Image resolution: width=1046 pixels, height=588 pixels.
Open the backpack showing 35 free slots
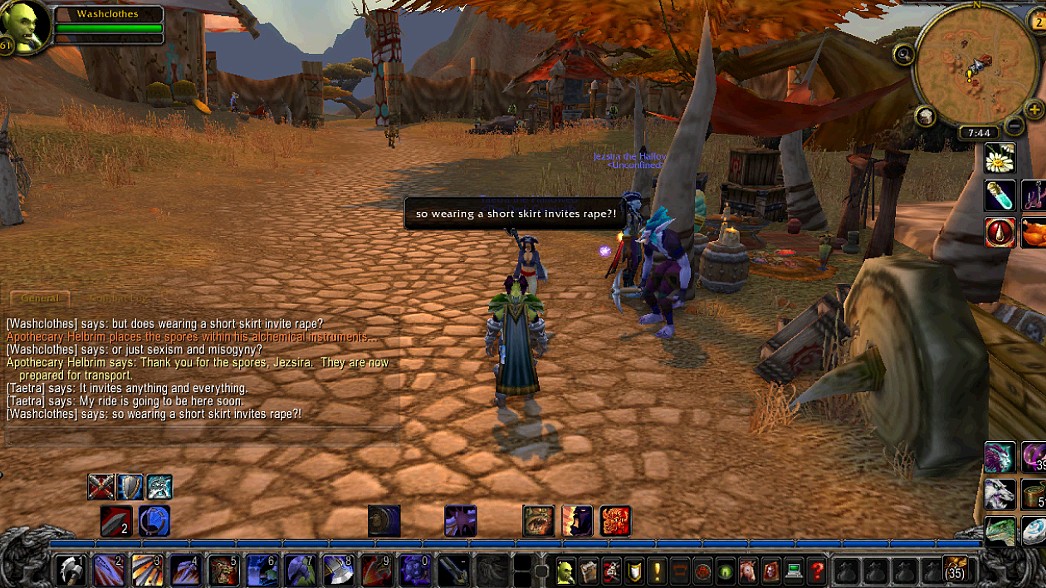point(957,570)
